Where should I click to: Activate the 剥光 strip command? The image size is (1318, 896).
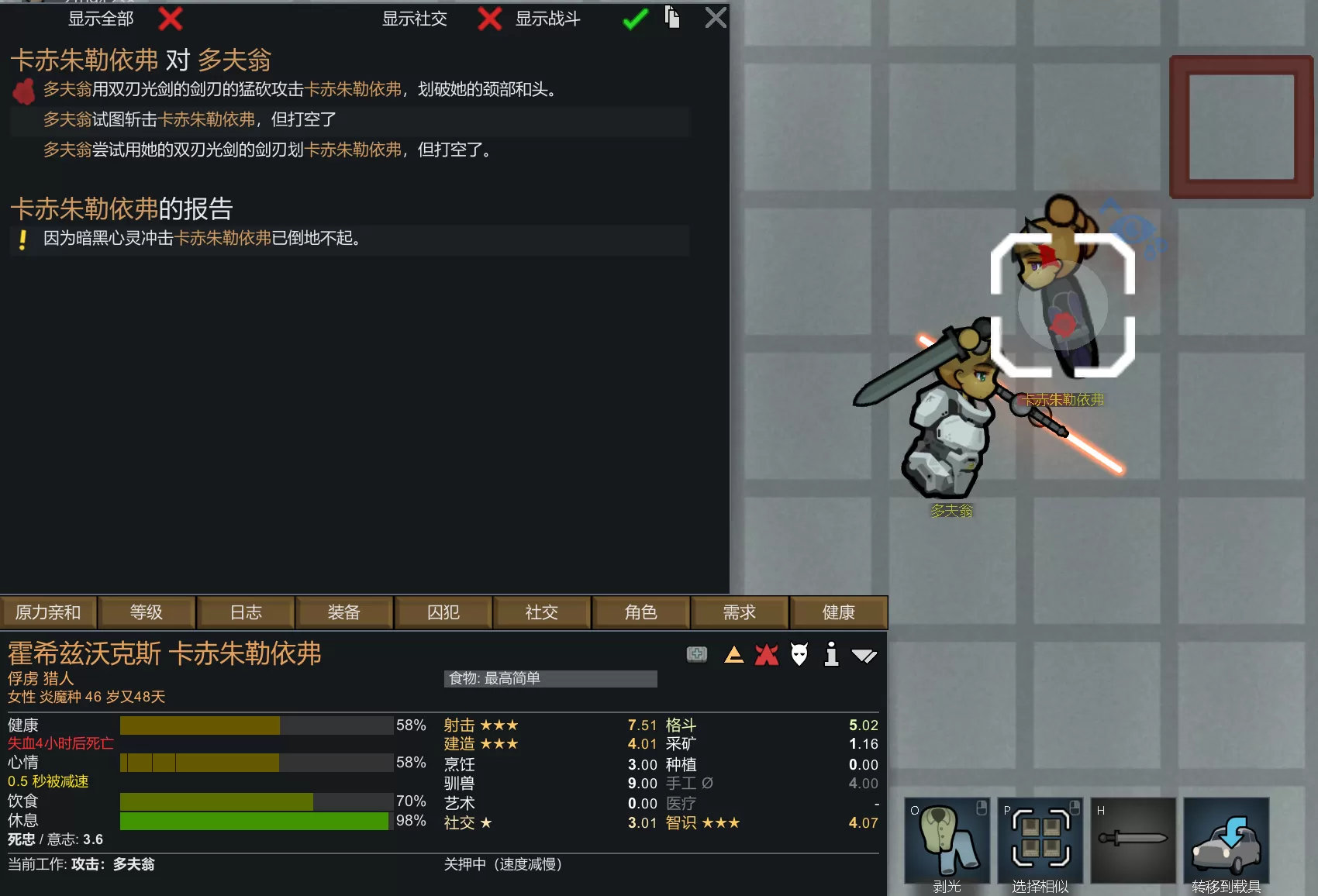[x=947, y=842]
